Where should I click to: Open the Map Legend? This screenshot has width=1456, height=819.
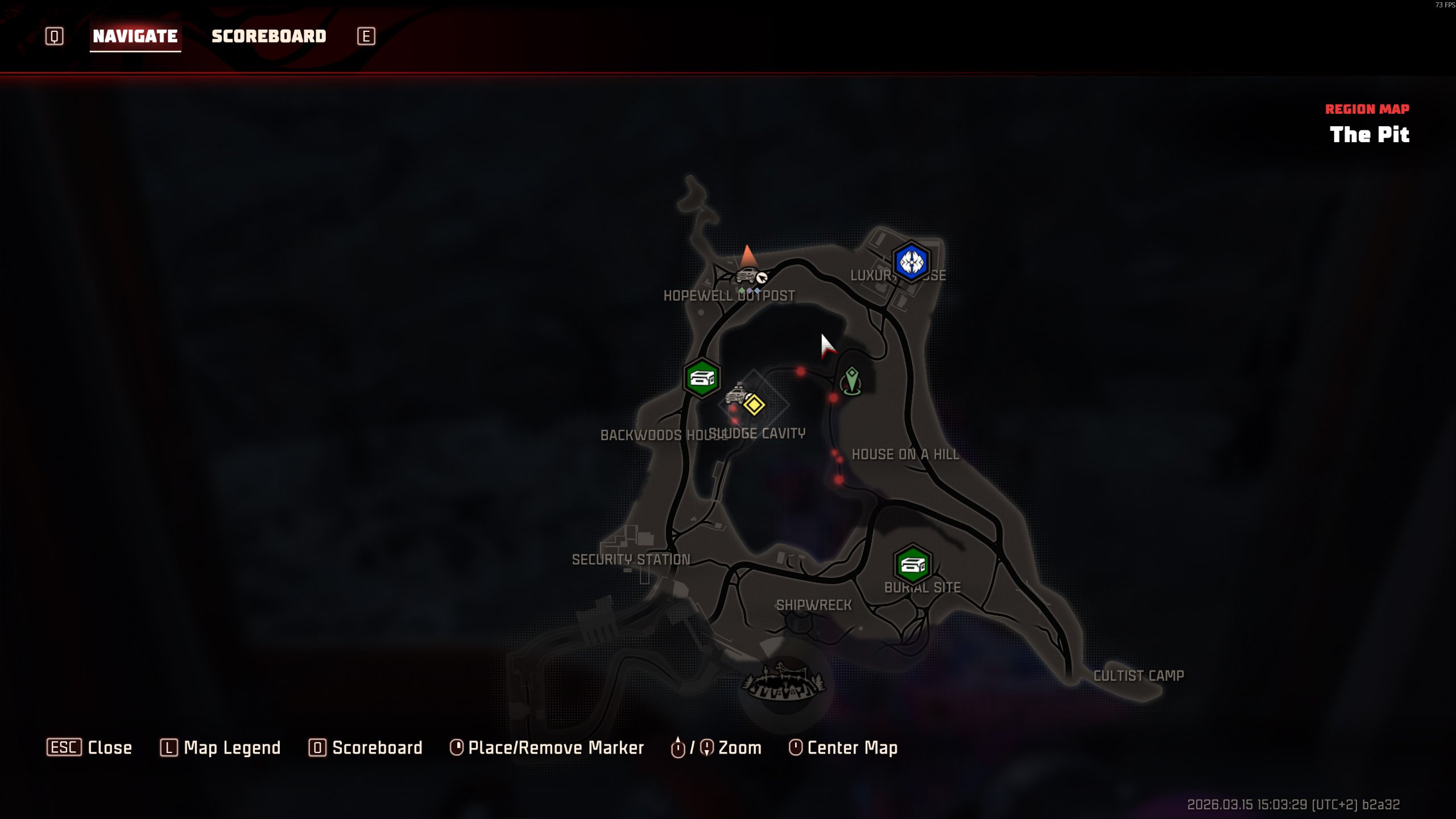(x=231, y=747)
